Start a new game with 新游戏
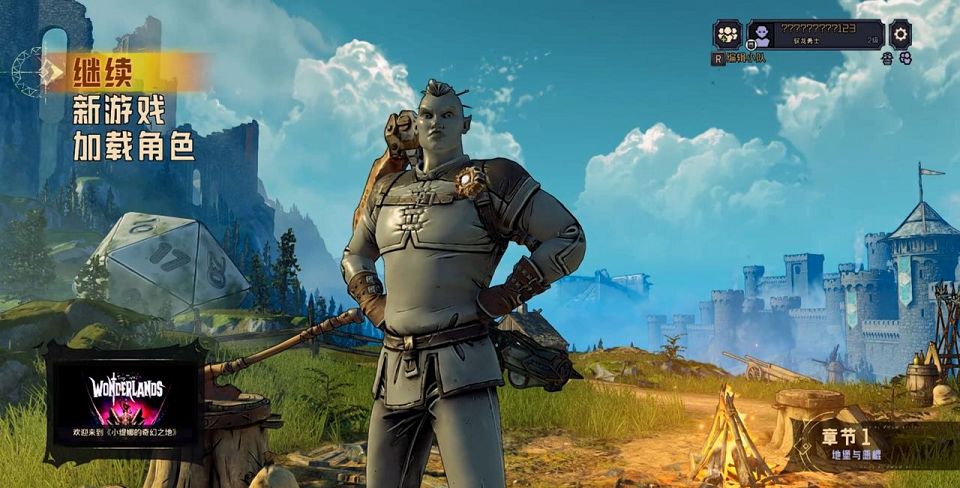The image size is (960, 488). [x=118, y=109]
